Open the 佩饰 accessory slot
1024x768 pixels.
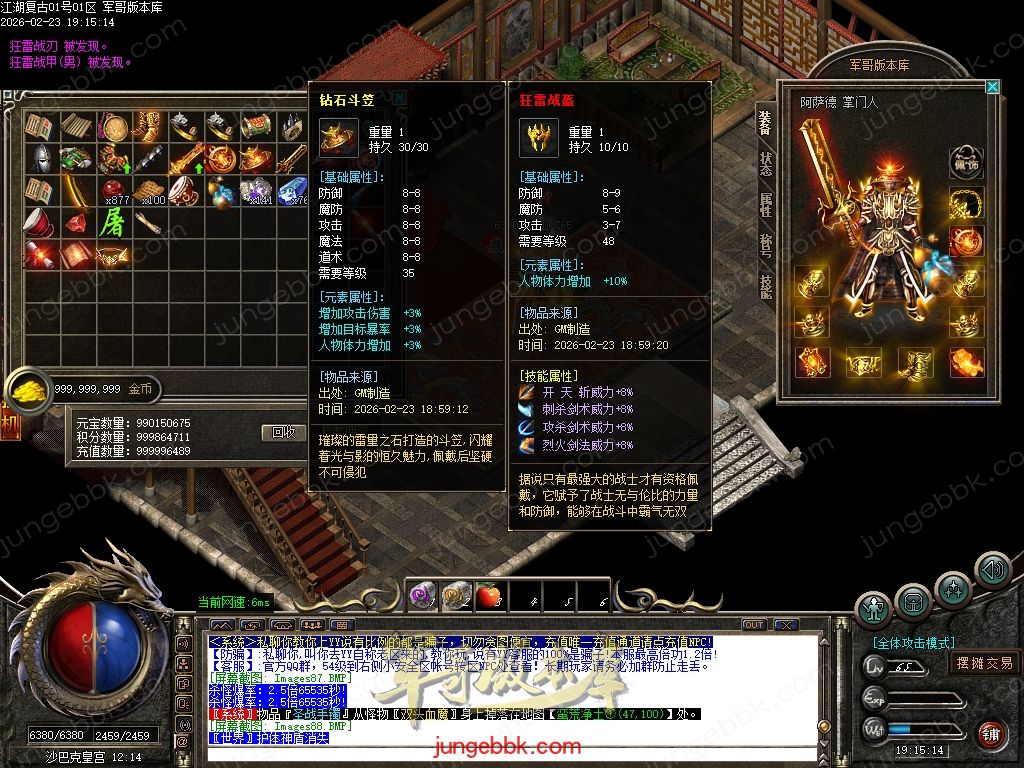[965, 161]
